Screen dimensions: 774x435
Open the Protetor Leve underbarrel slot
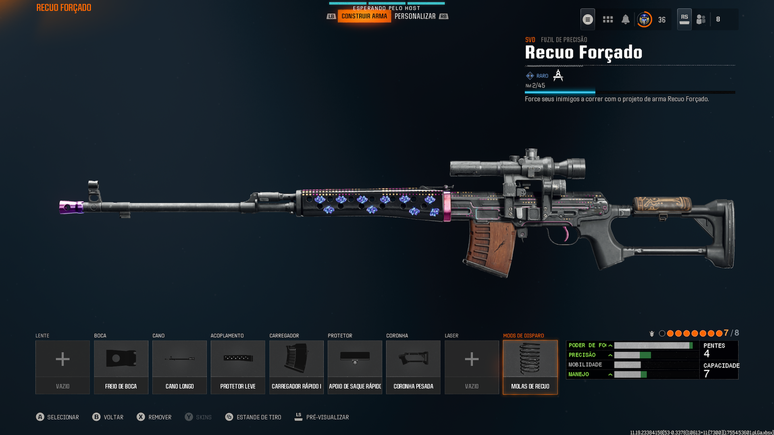point(238,366)
